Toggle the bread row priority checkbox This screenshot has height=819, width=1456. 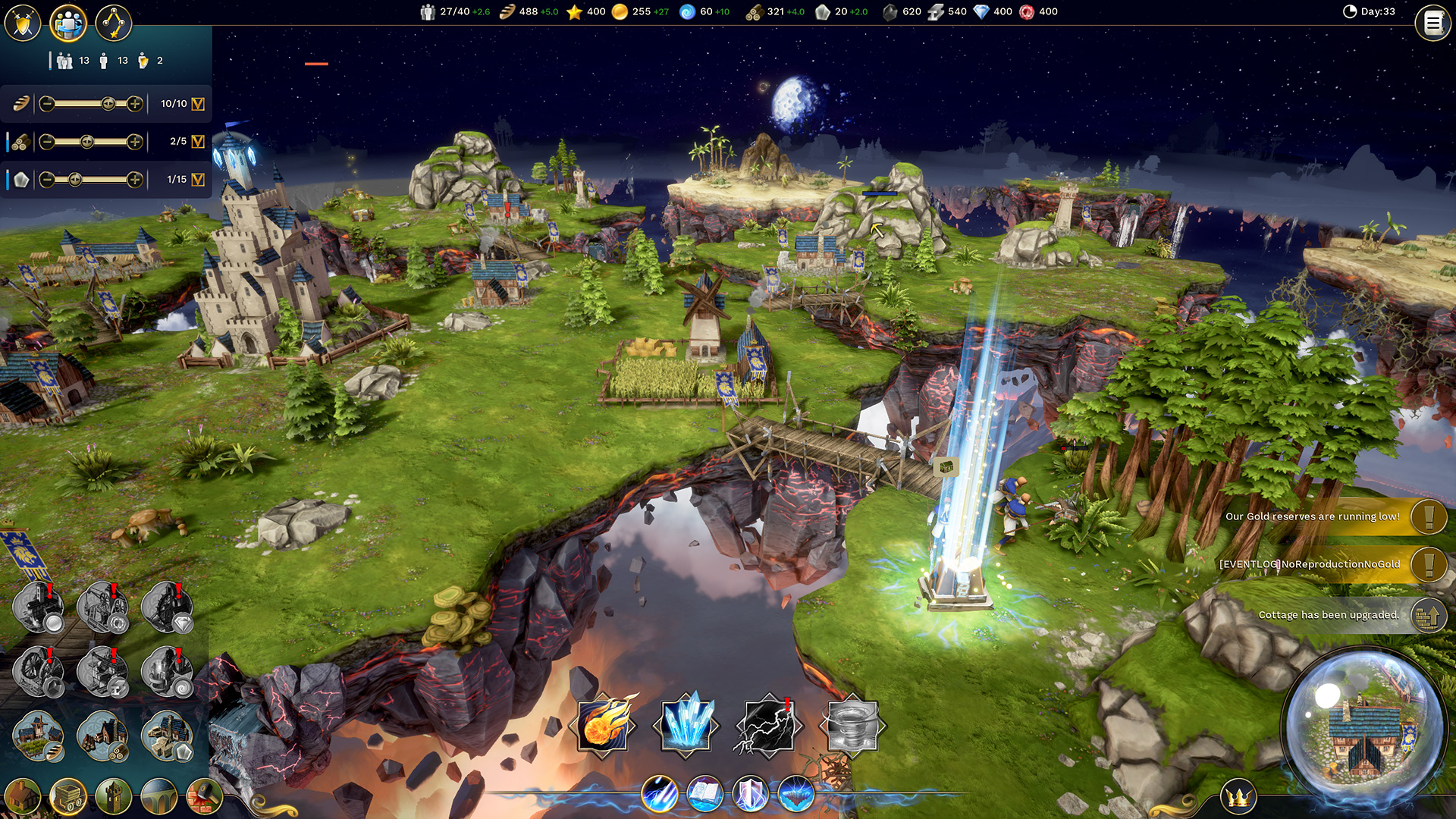click(x=198, y=104)
